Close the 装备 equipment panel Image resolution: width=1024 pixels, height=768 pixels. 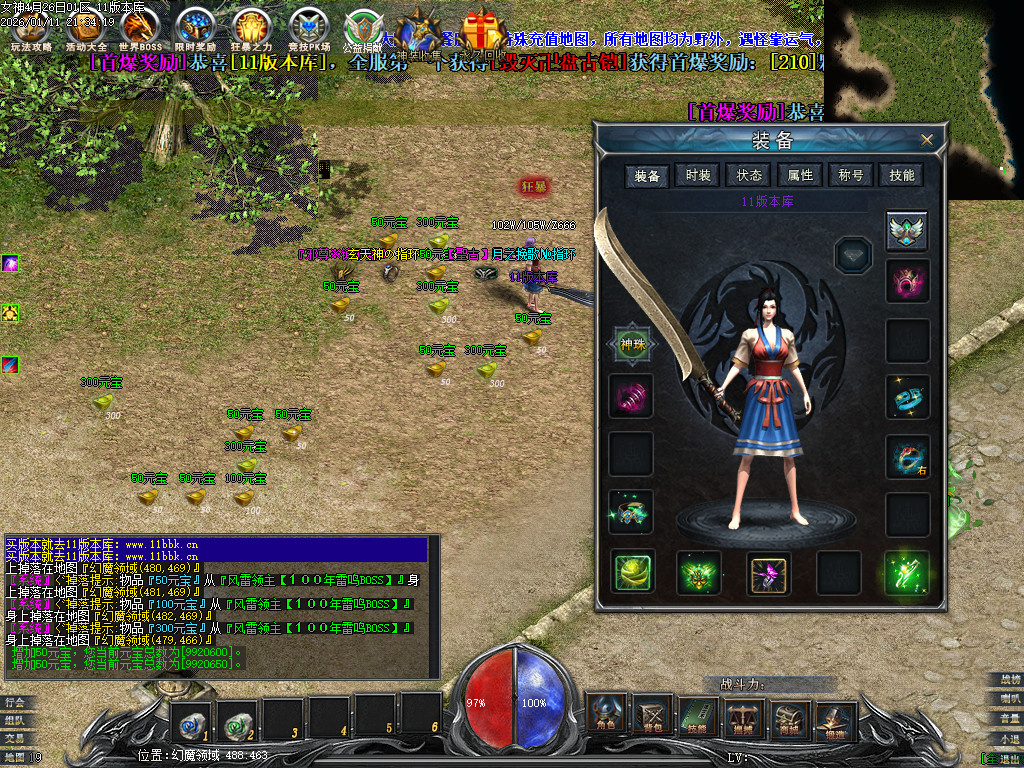(927, 140)
